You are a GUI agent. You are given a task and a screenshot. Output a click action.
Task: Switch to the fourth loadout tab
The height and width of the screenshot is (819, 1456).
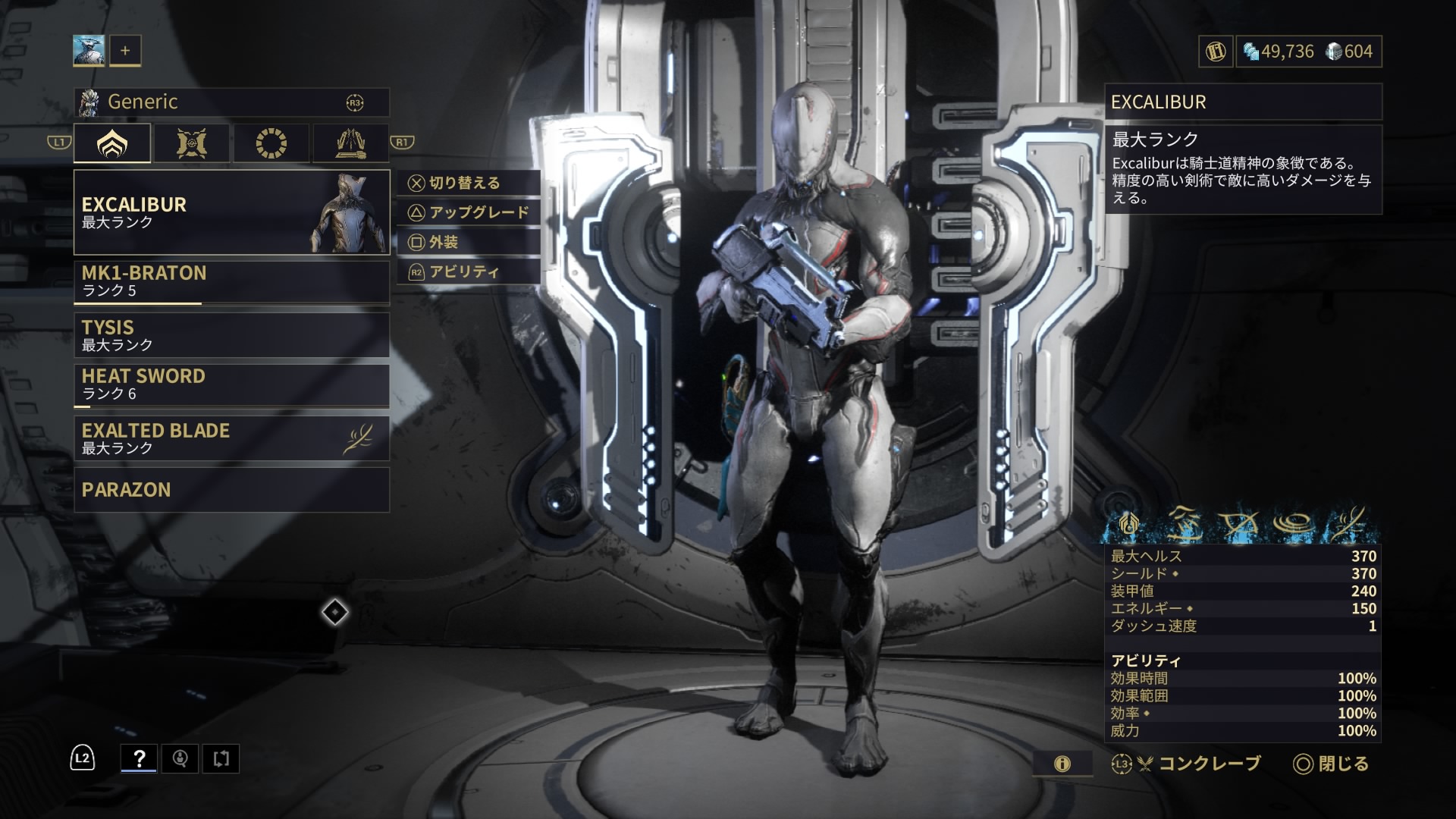pyautogui.click(x=350, y=143)
